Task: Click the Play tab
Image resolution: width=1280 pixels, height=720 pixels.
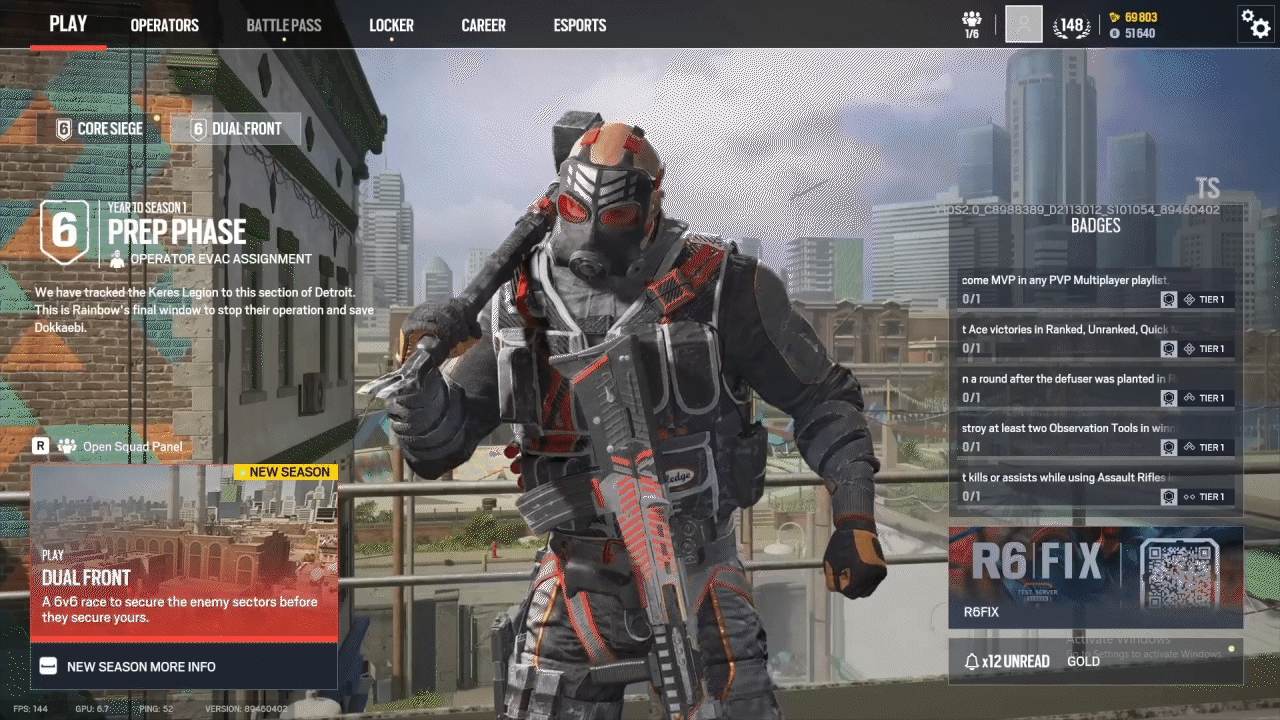Action: click(x=68, y=24)
